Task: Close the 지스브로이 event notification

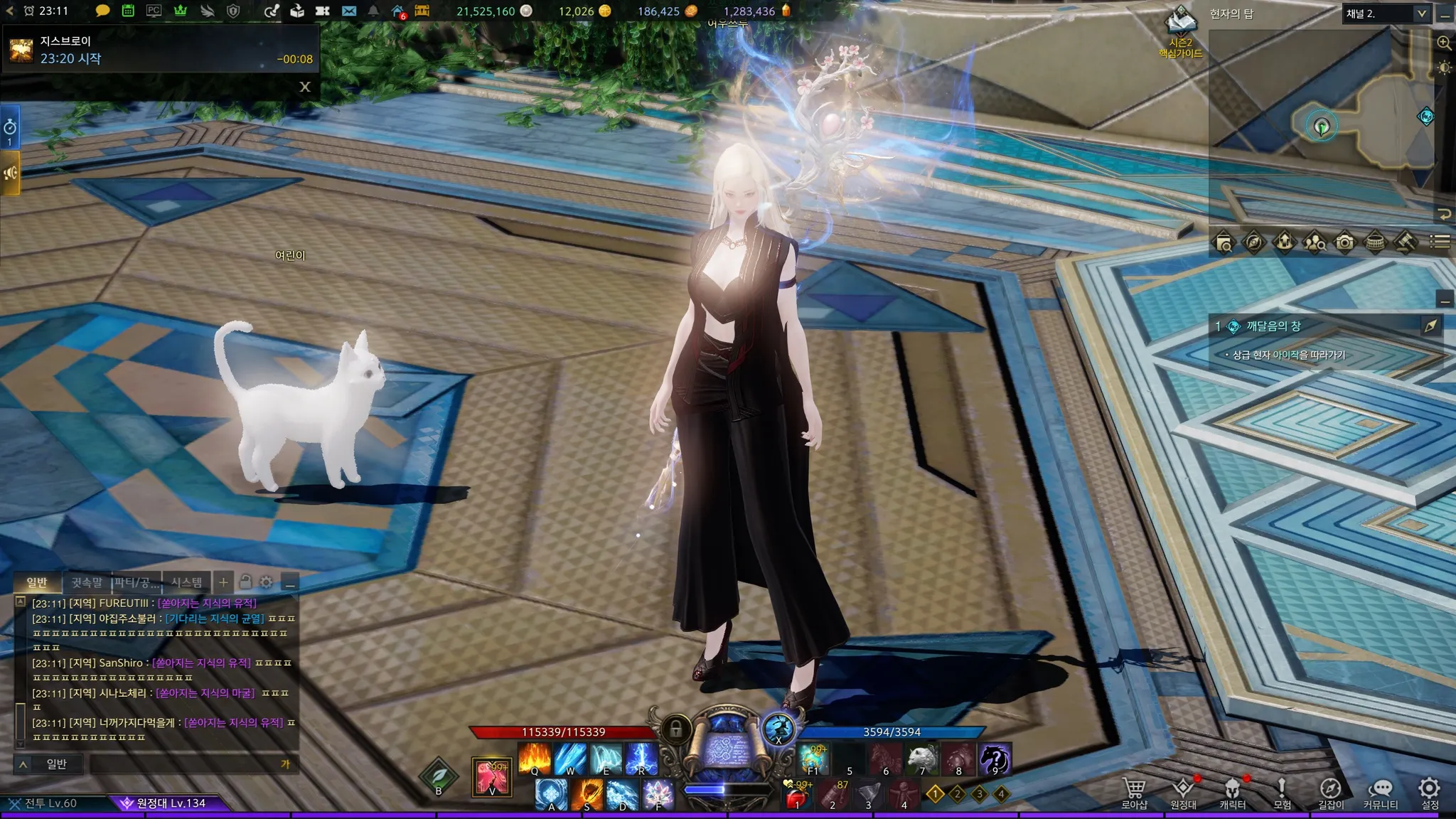Action: coord(305,87)
